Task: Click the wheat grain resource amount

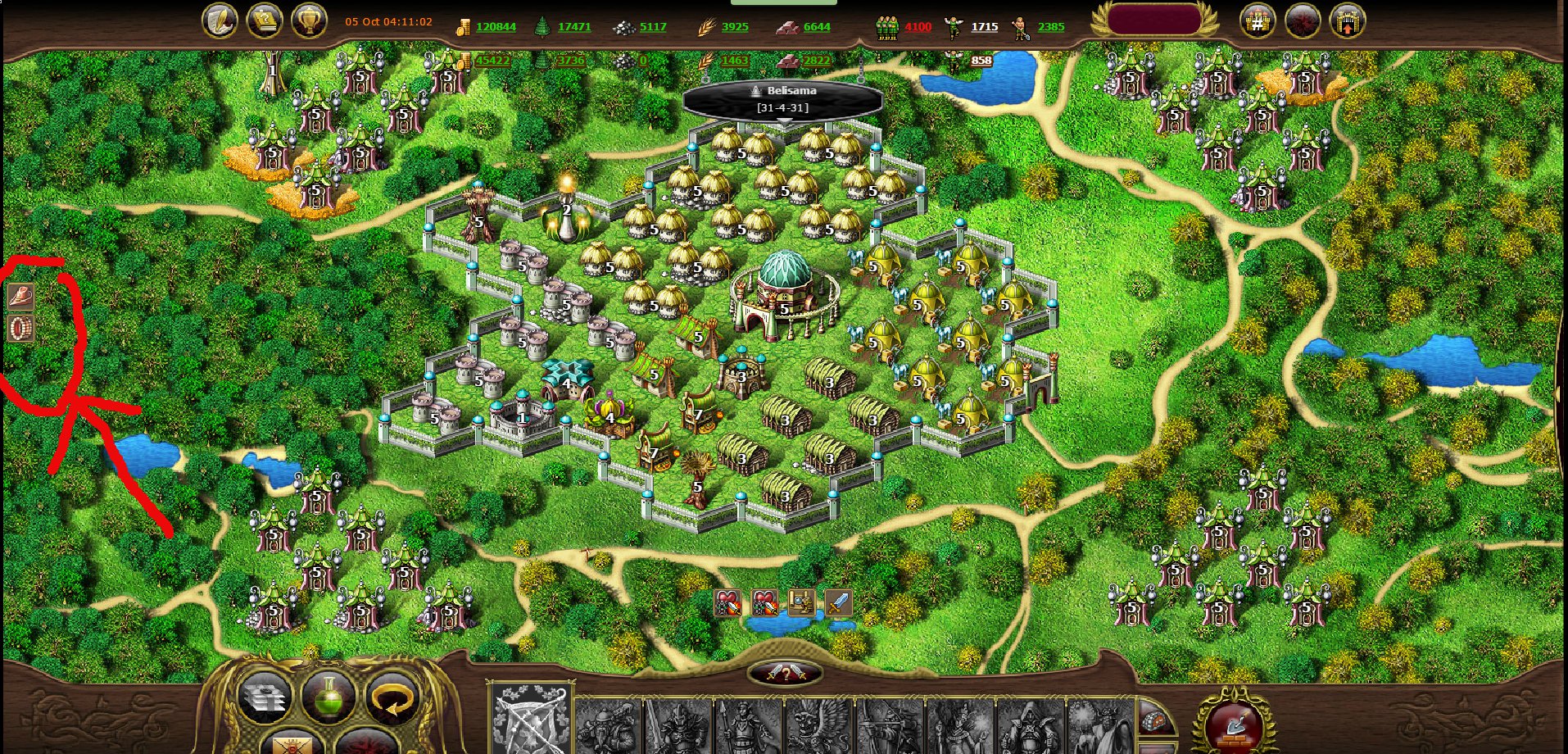Action: [734, 26]
